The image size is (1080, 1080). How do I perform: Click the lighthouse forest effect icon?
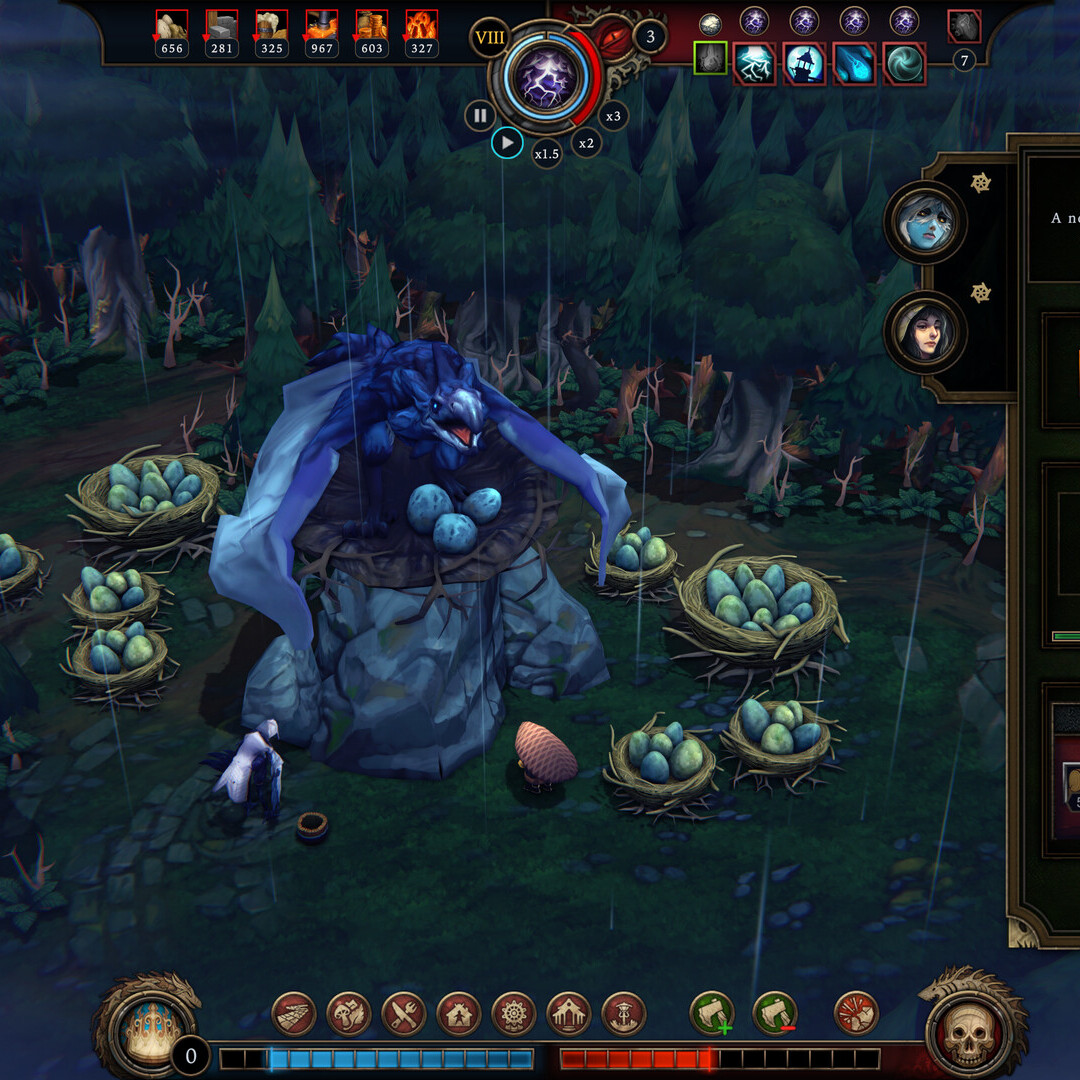click(x=804, y=64)
